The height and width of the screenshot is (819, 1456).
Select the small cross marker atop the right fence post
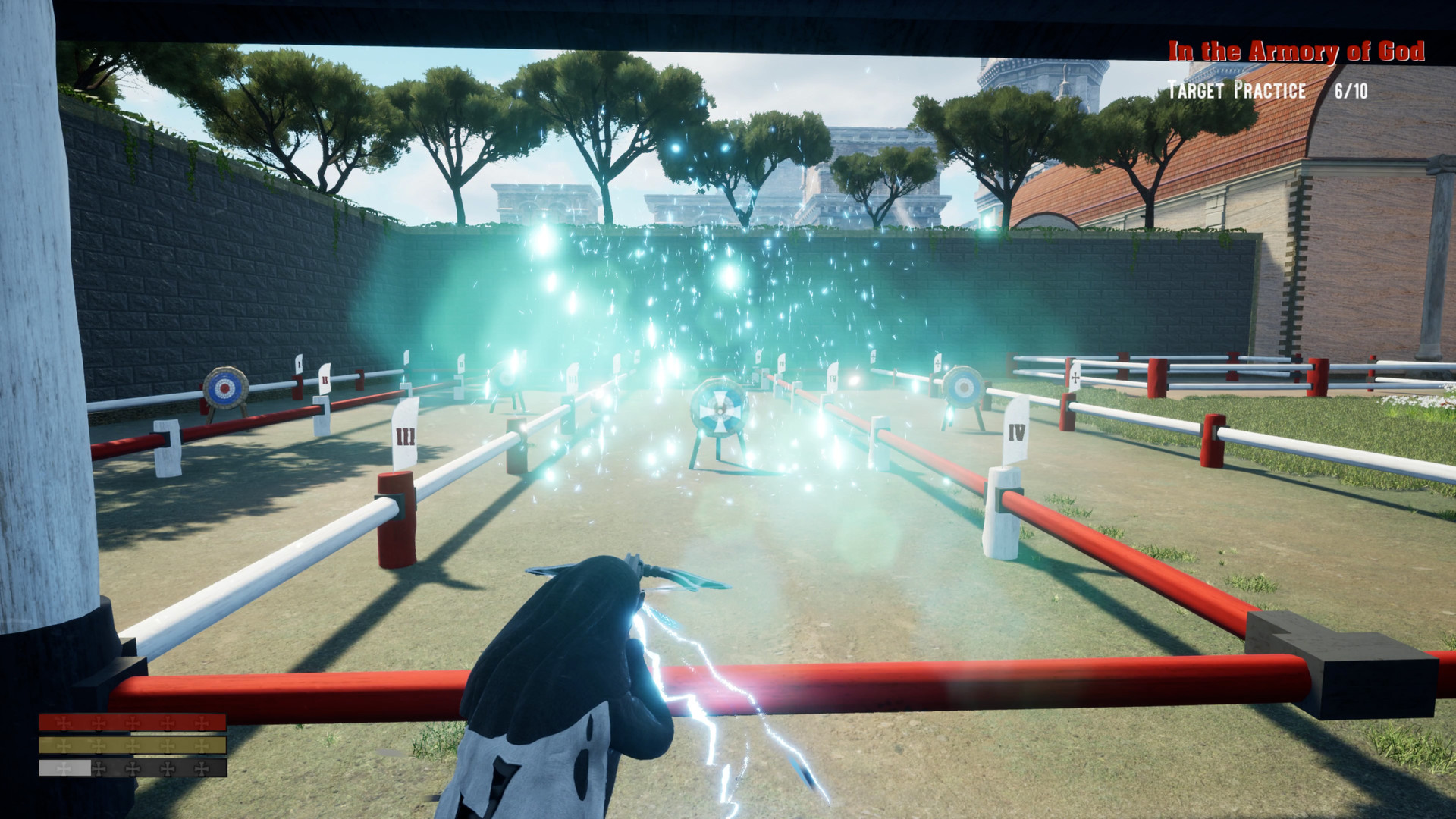click(x=1075, y=378)
